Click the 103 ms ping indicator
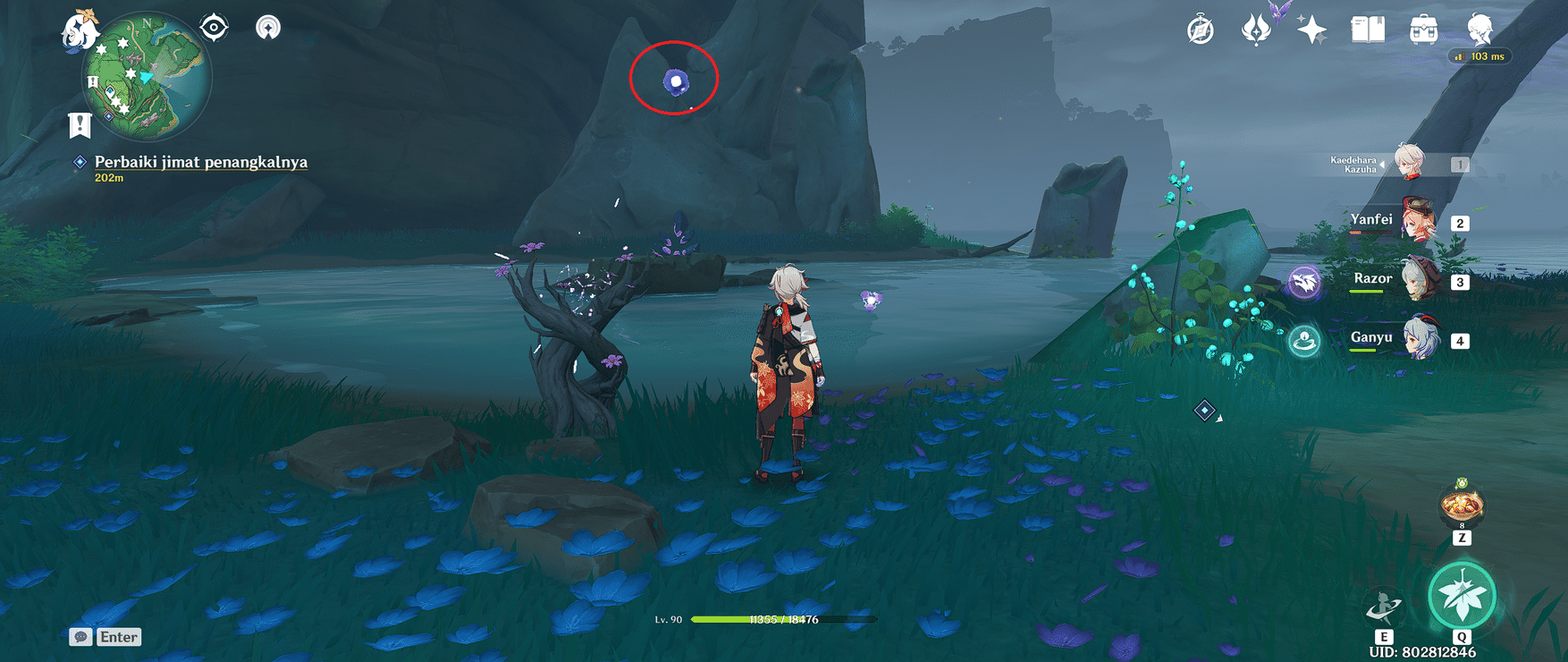The image size is (1568, 662). (1479, 56)
